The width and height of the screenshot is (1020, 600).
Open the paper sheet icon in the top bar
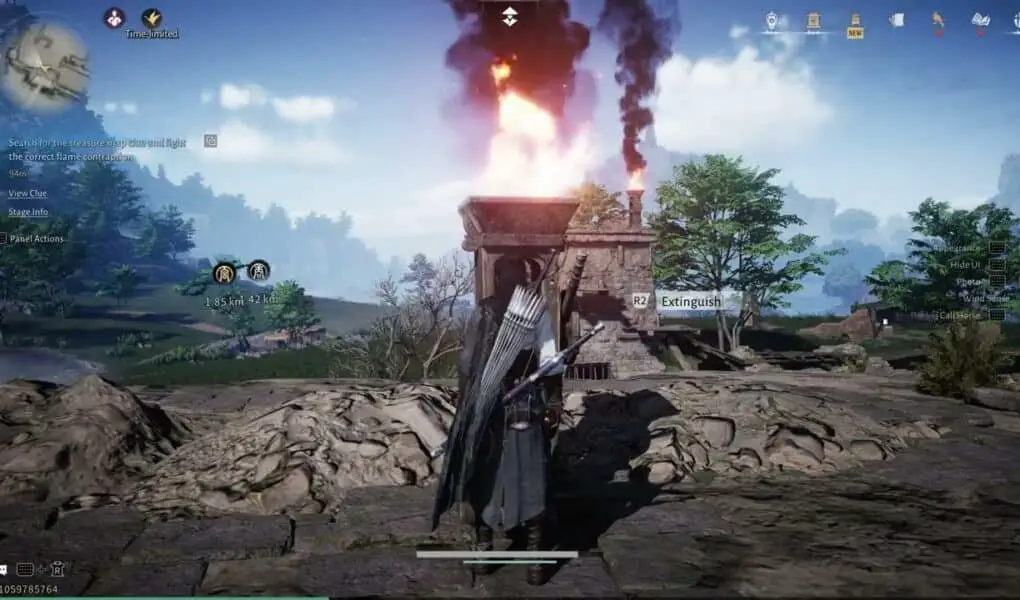pos(897,20)
